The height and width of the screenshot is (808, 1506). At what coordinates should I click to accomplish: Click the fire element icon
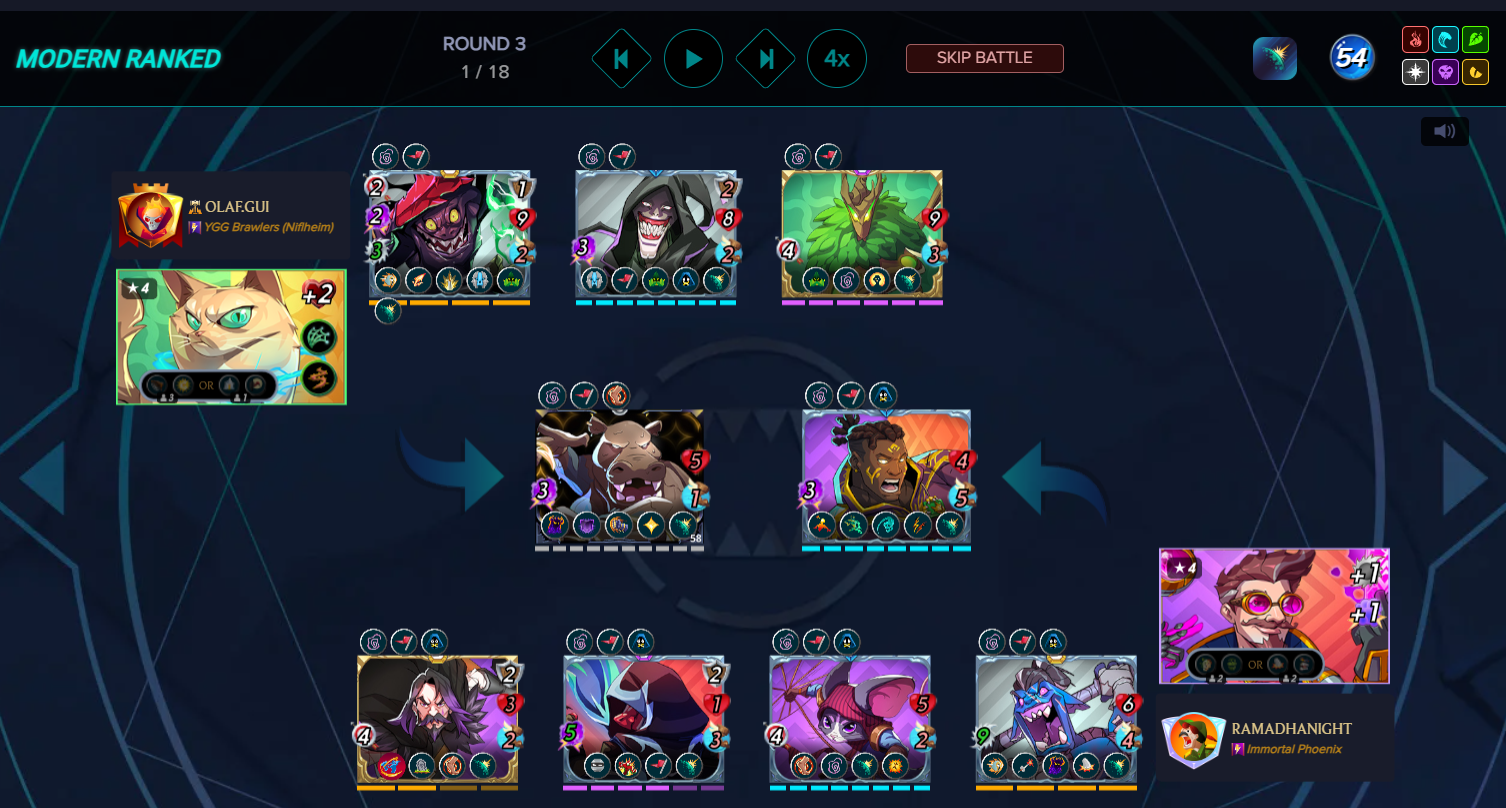point(1415,40)
